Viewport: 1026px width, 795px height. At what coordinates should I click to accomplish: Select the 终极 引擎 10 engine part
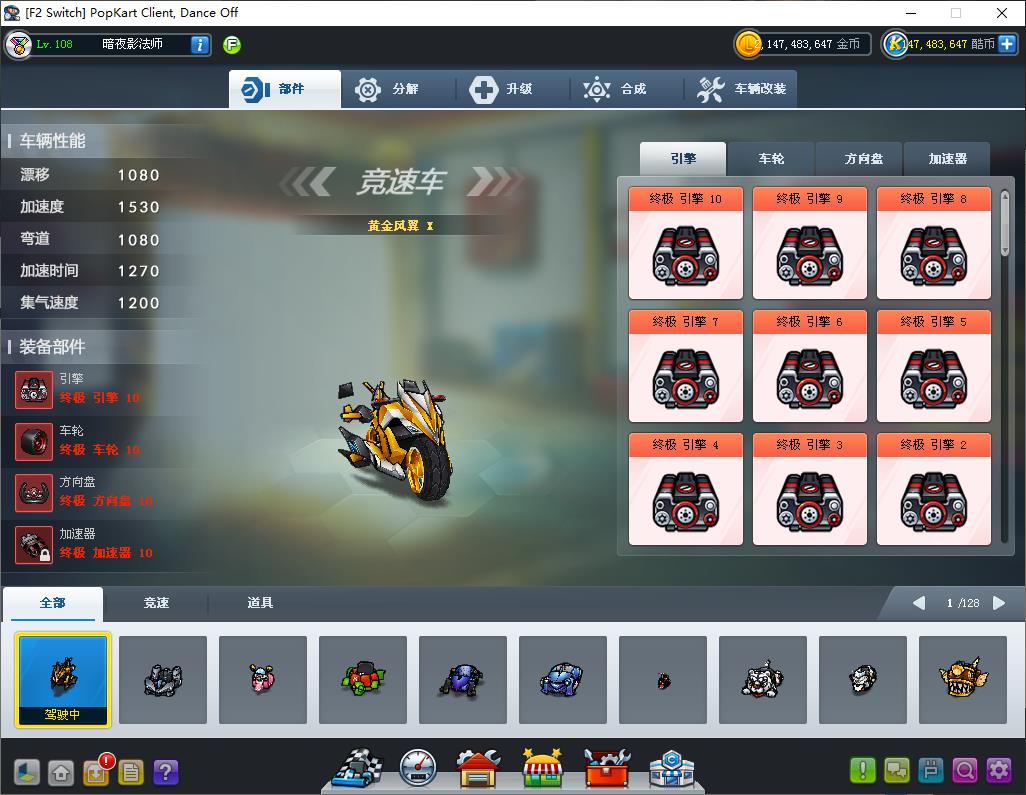686,243
